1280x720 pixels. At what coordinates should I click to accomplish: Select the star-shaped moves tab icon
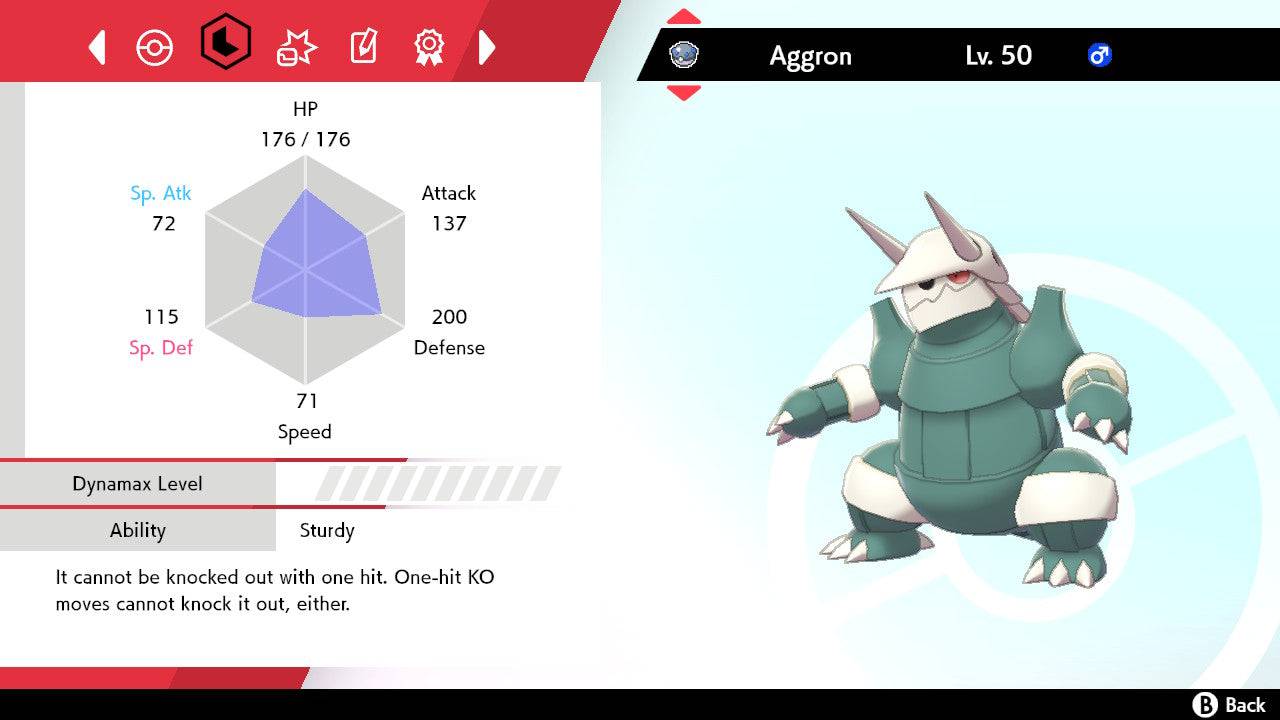tap(294, 46)
